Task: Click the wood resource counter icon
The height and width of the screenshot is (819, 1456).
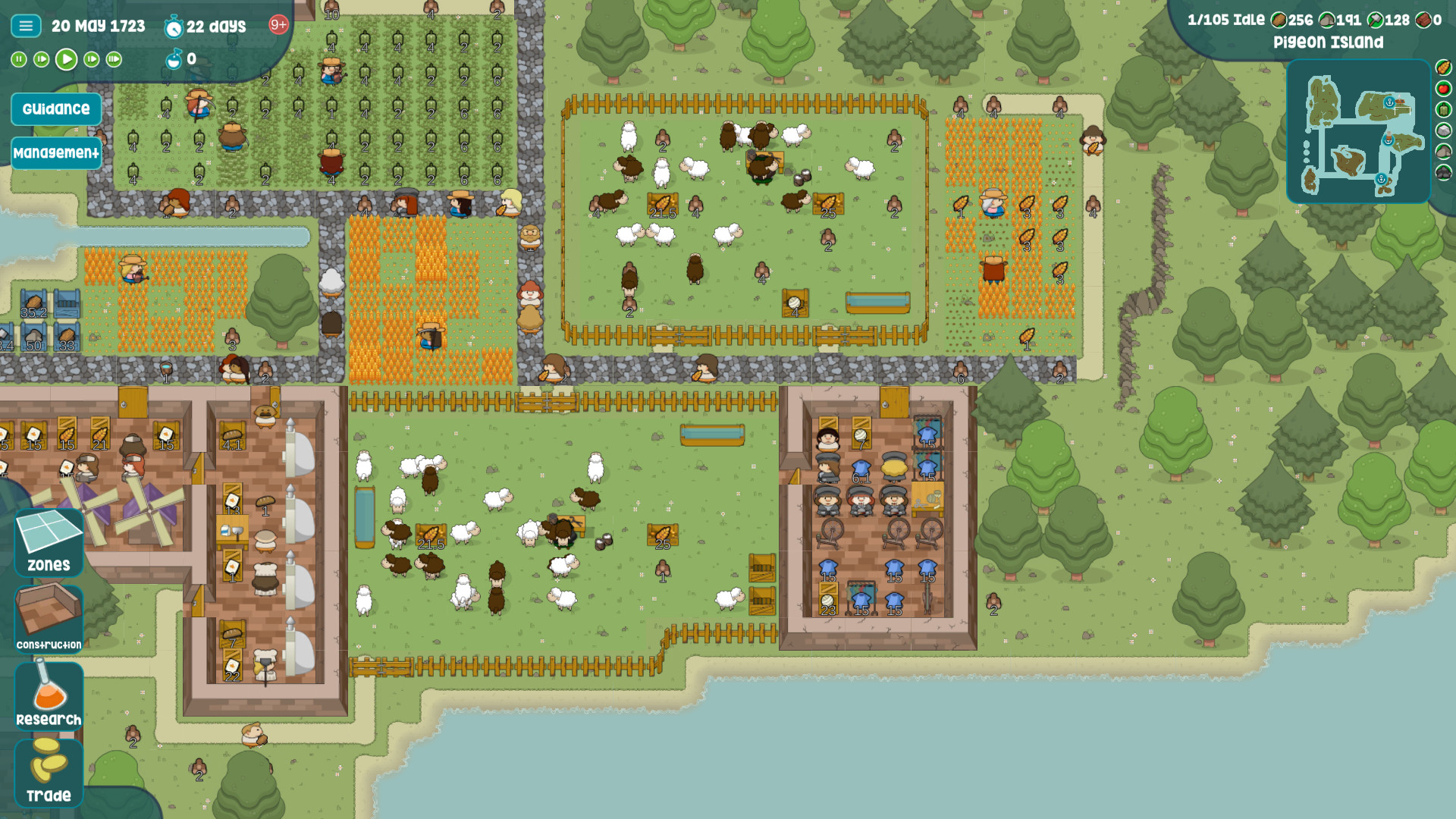Action: point(1278,20)
